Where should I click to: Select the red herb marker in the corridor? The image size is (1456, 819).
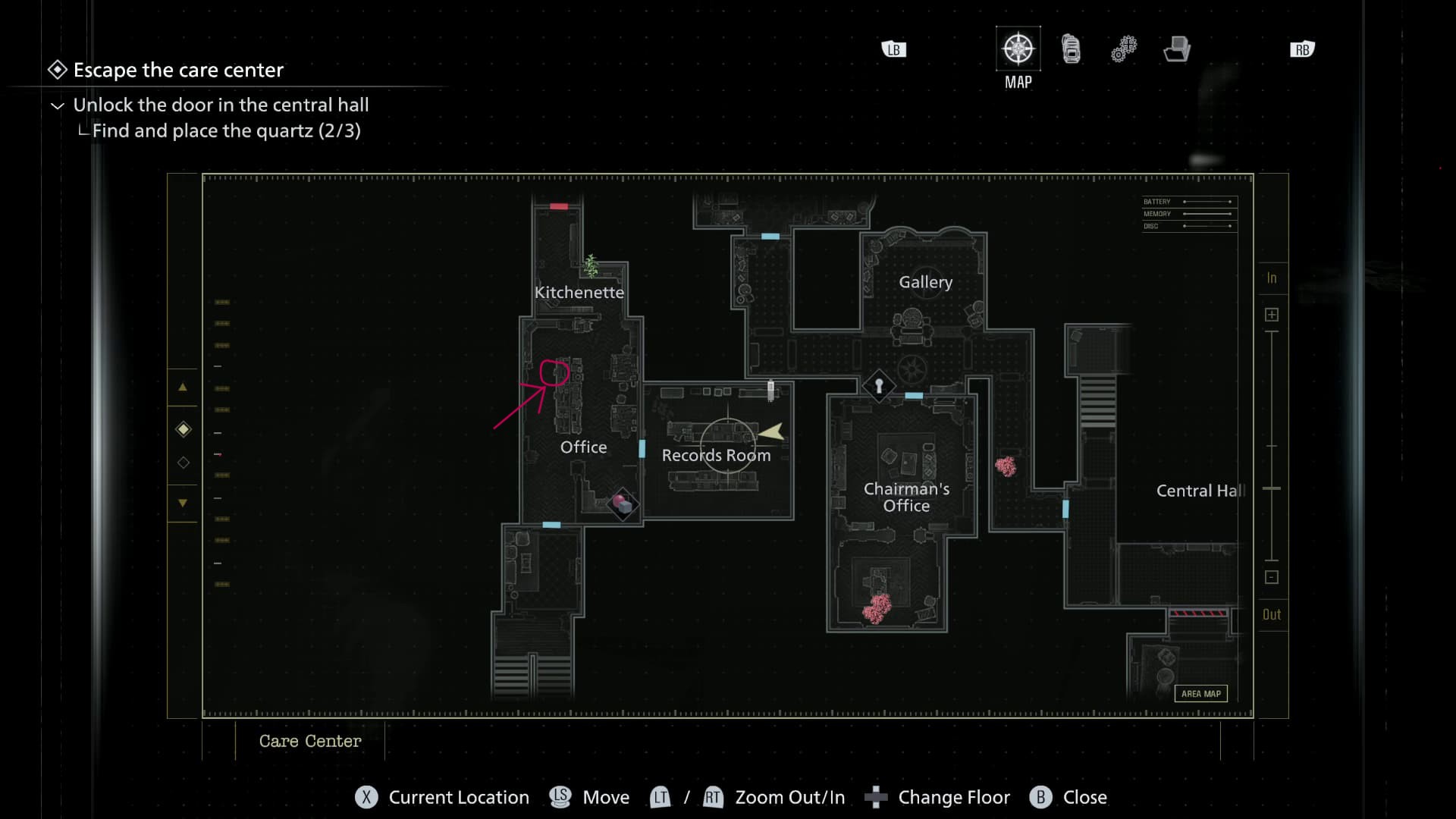[x=1006, y=466]
